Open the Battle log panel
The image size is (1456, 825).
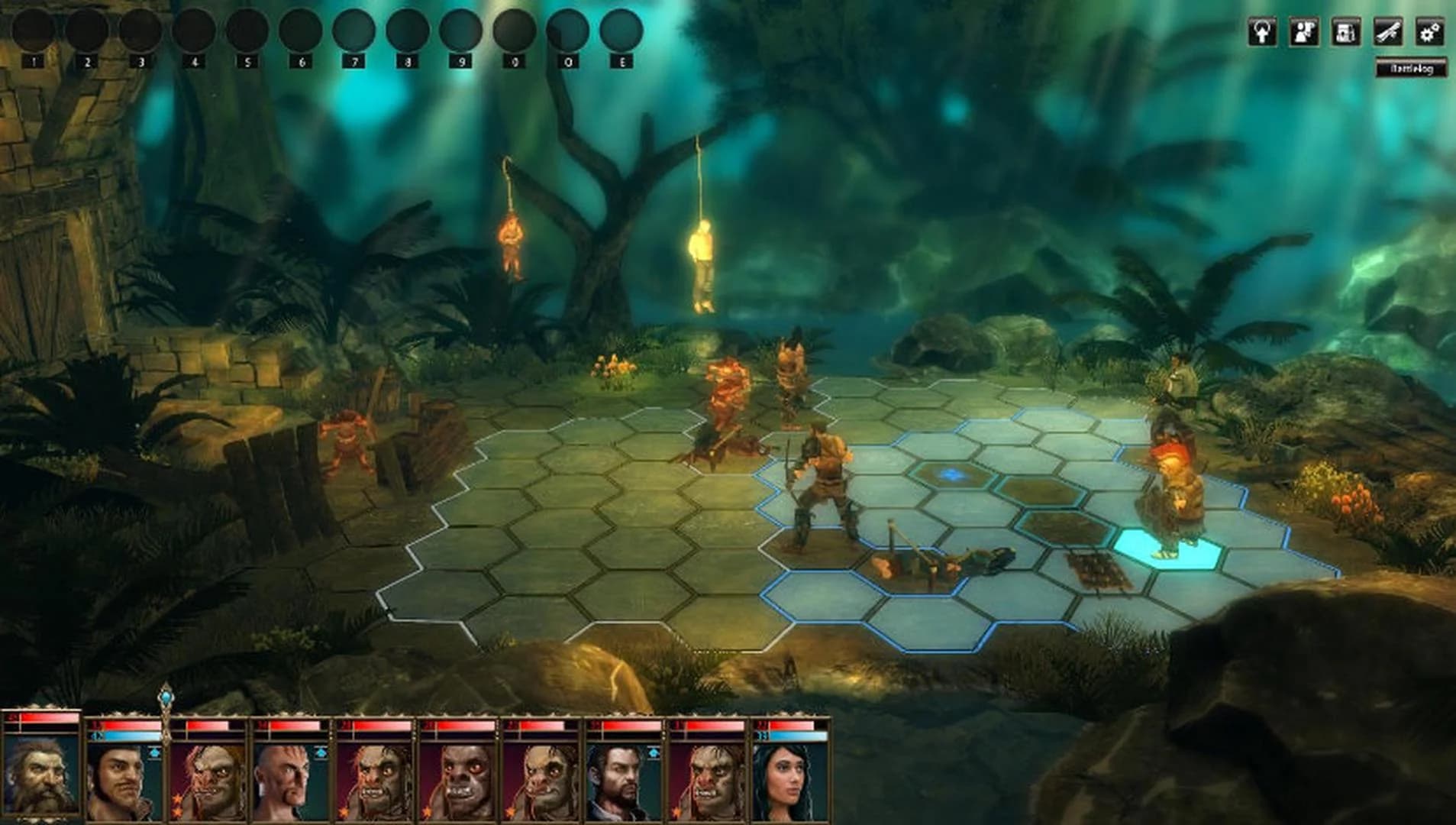click(1412, 66)
